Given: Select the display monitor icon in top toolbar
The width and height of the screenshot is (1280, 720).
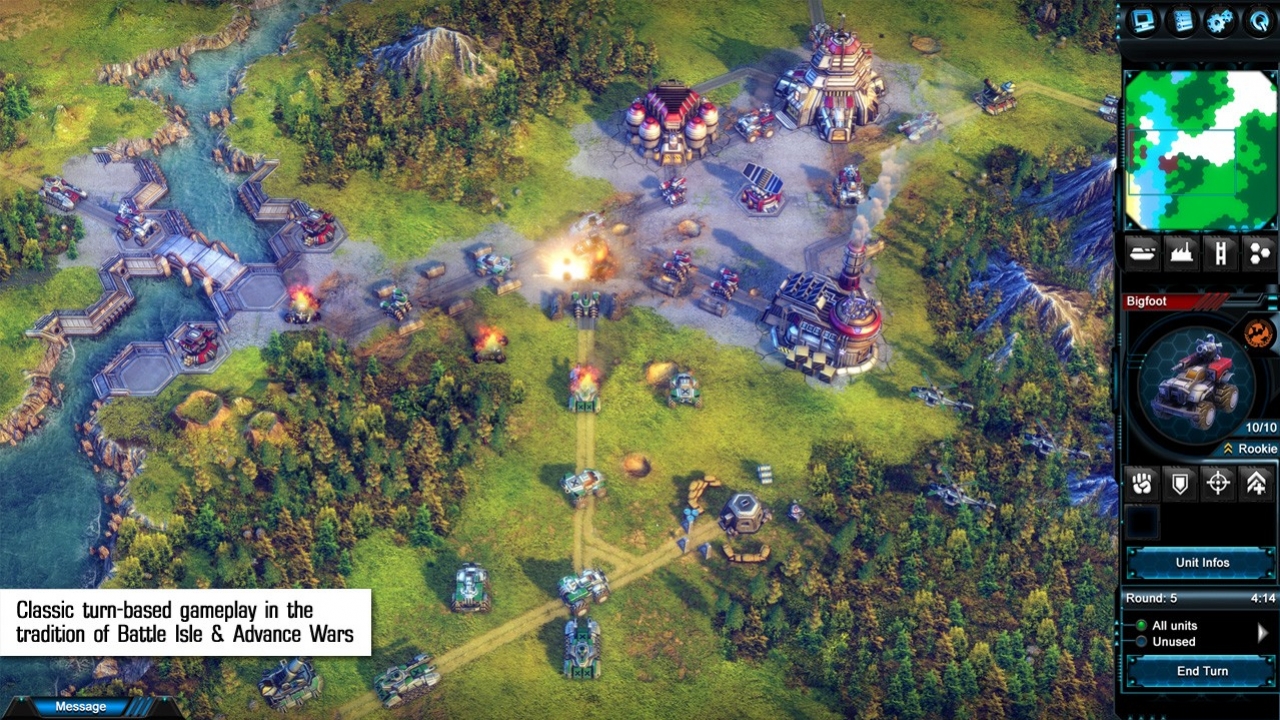Looking at the screenshot, I should (1143, 22).
